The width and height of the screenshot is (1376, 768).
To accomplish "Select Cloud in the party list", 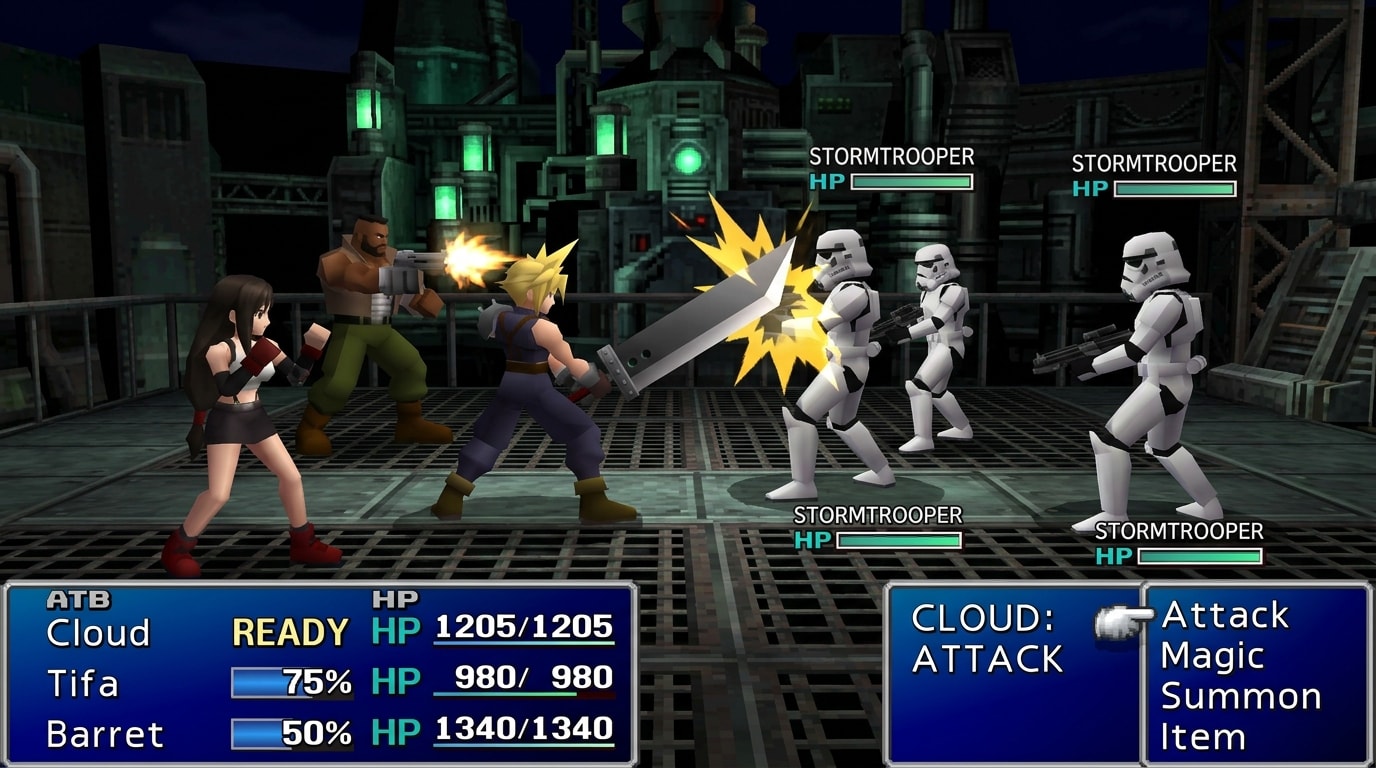I will pyautogui.click(x=98, y=633).
